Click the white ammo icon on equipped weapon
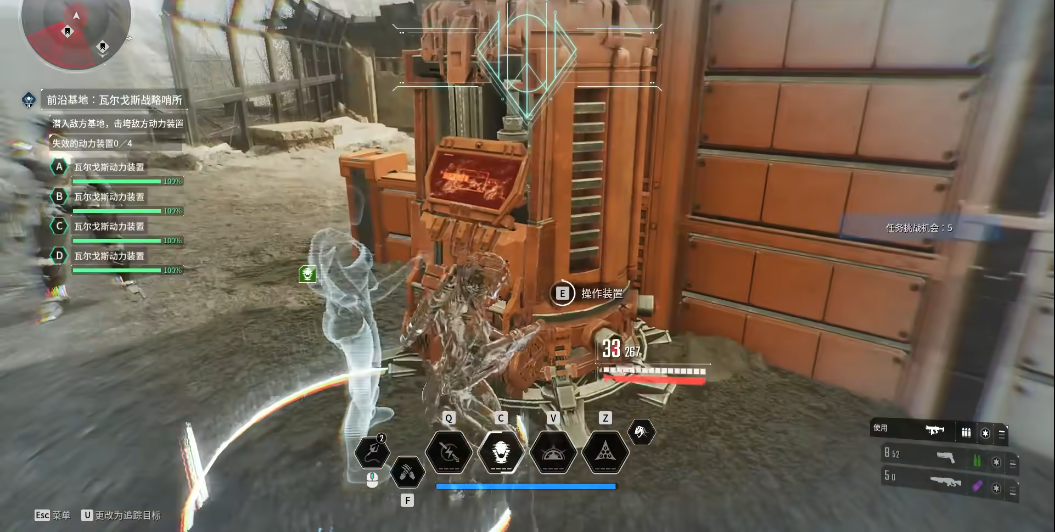 [x=966, y=431]
